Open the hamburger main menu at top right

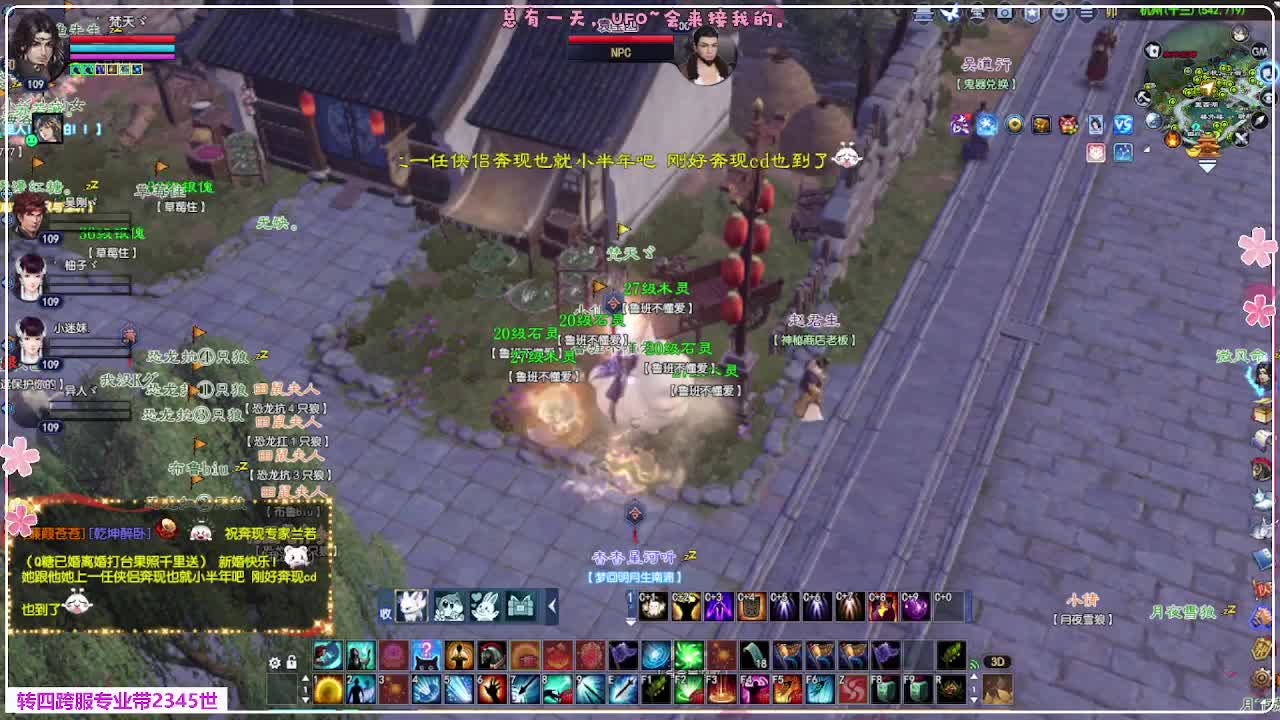tap(1086, 12)
